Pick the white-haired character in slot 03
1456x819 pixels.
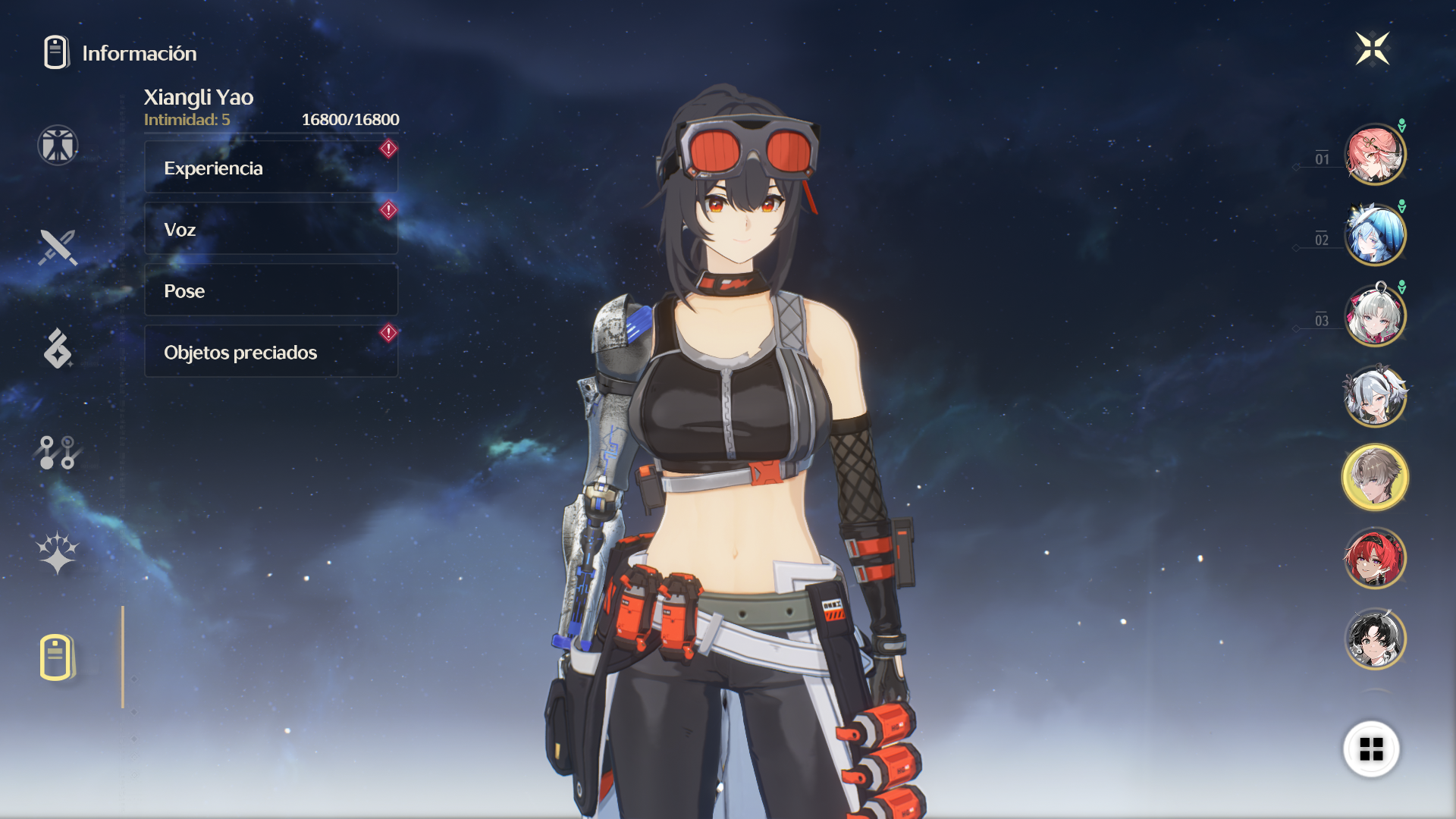(1375, 315)
